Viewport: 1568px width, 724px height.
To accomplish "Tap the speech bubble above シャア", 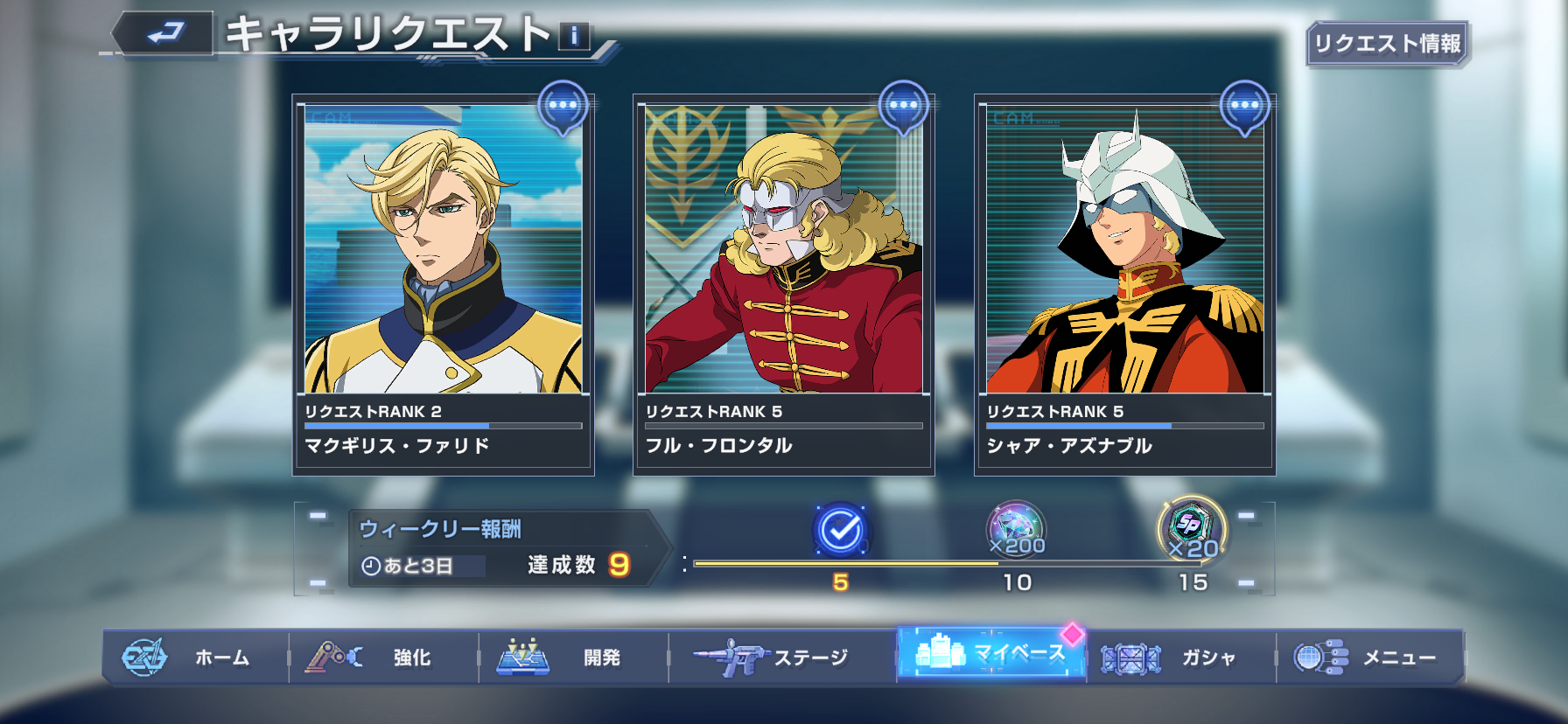I will point(1244,107).
